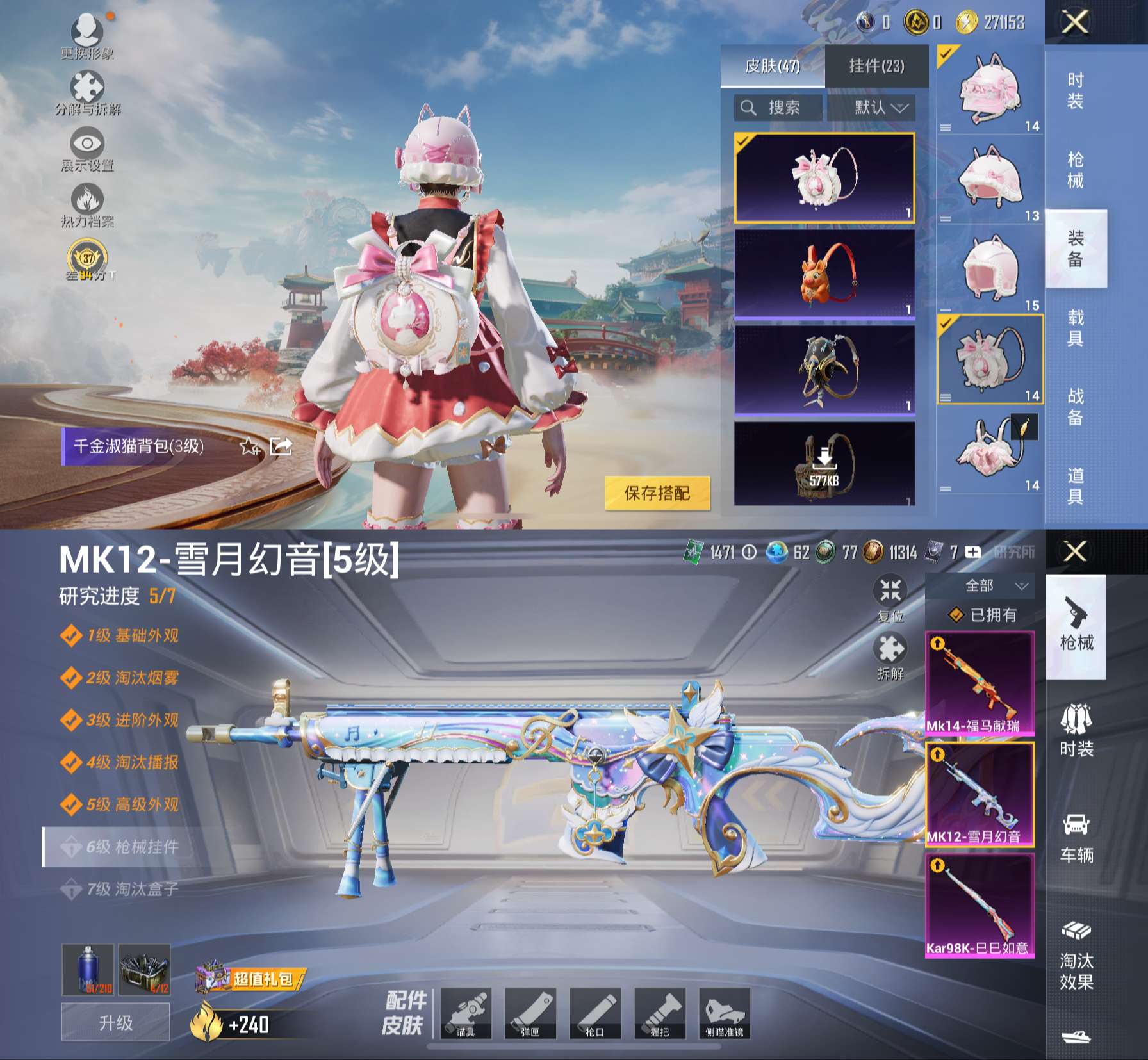Switch to the 枪械 category in top sidebar

1076,170
